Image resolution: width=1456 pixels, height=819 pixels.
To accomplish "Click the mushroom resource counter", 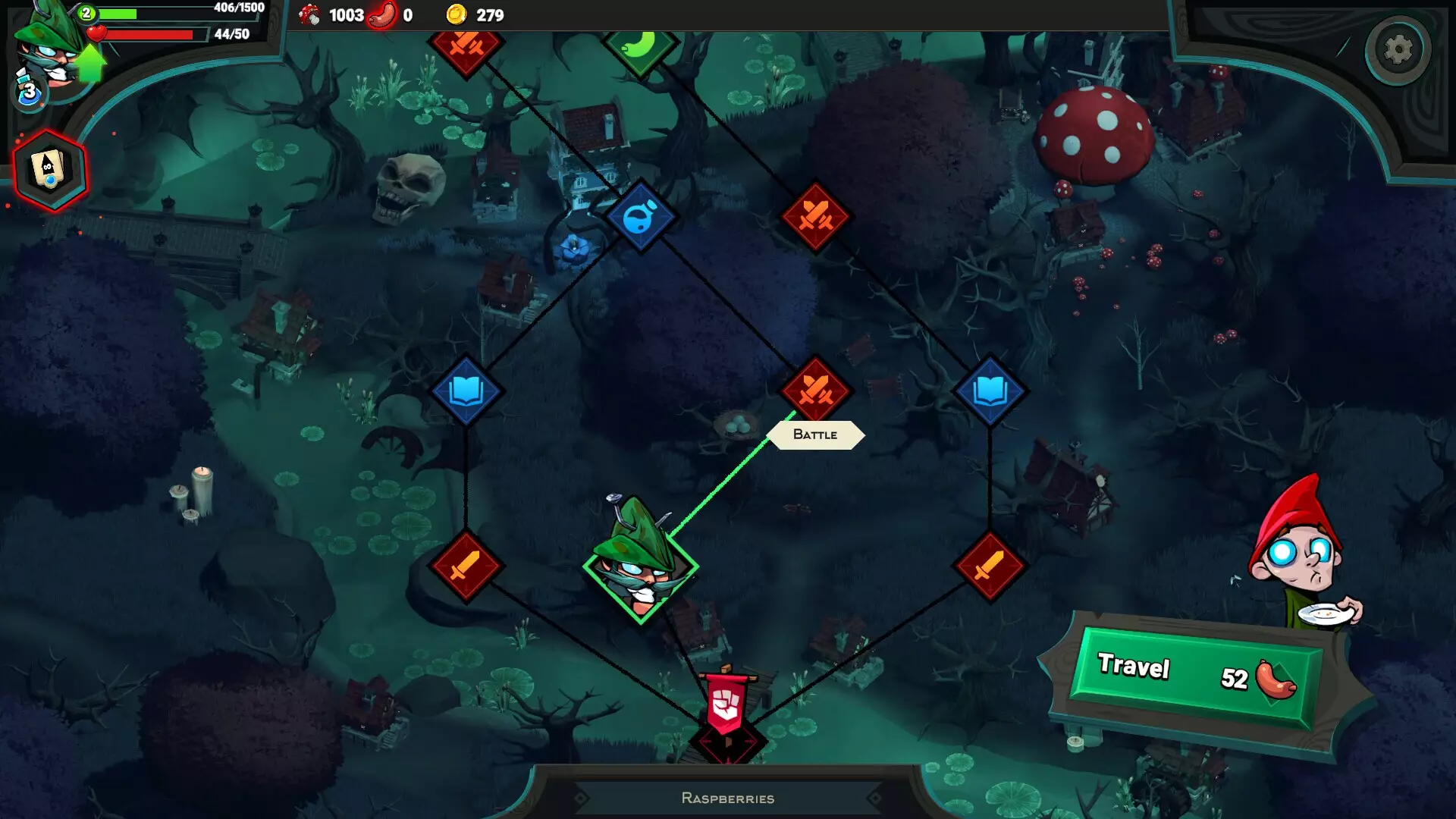I will coord(326,14).
